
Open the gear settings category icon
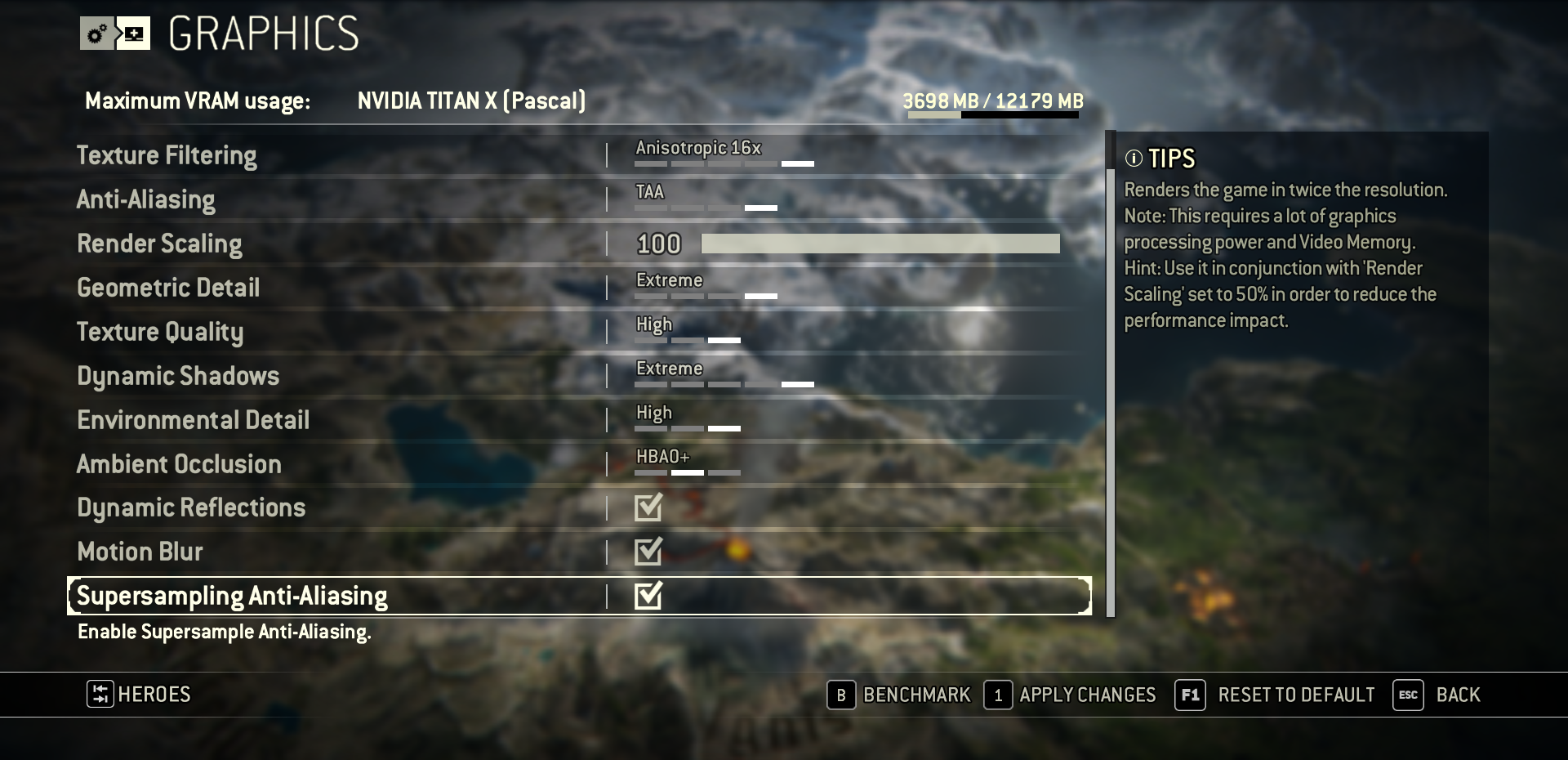tap(97, 34)
